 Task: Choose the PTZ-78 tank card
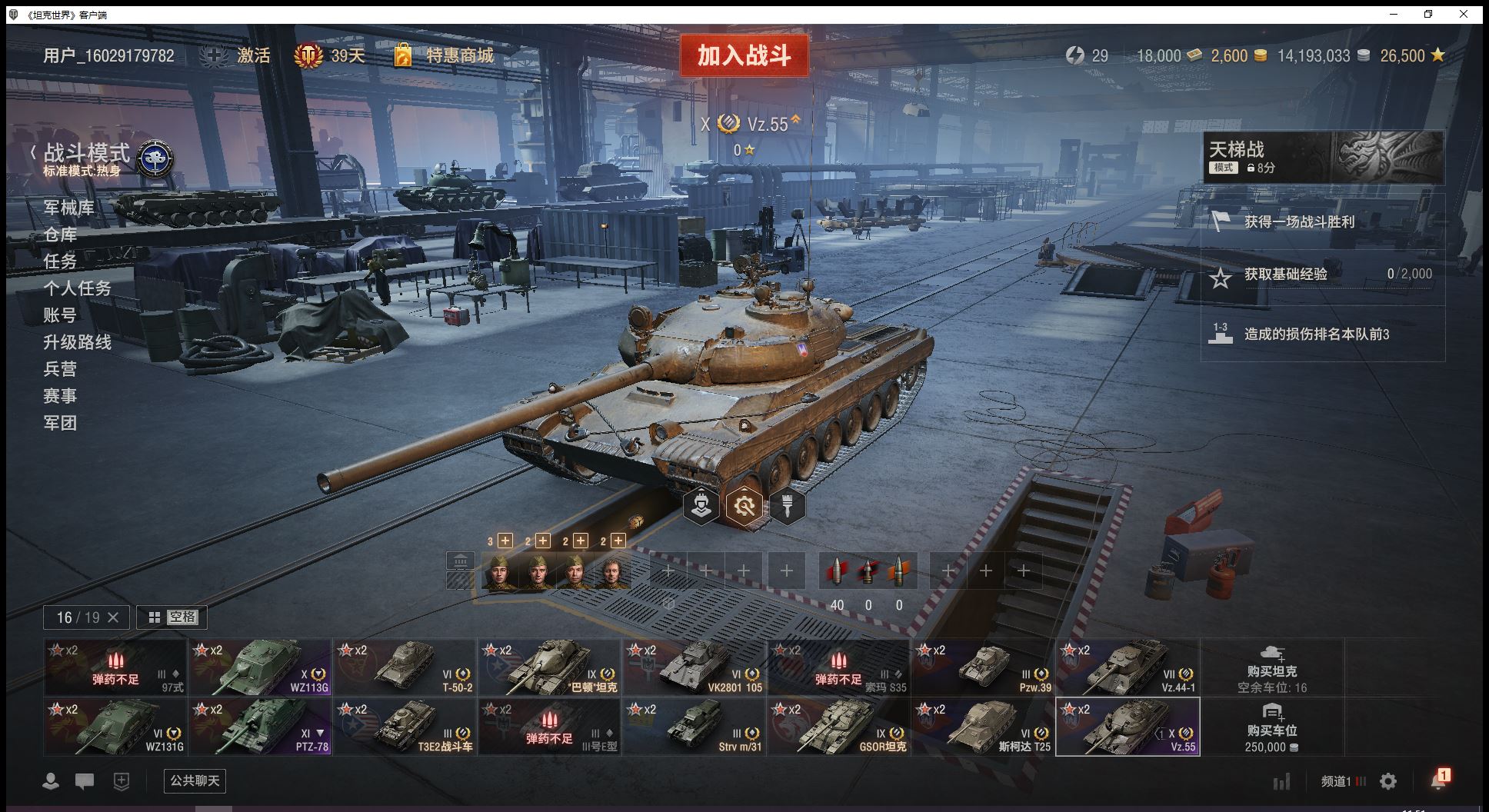(261, 726)
